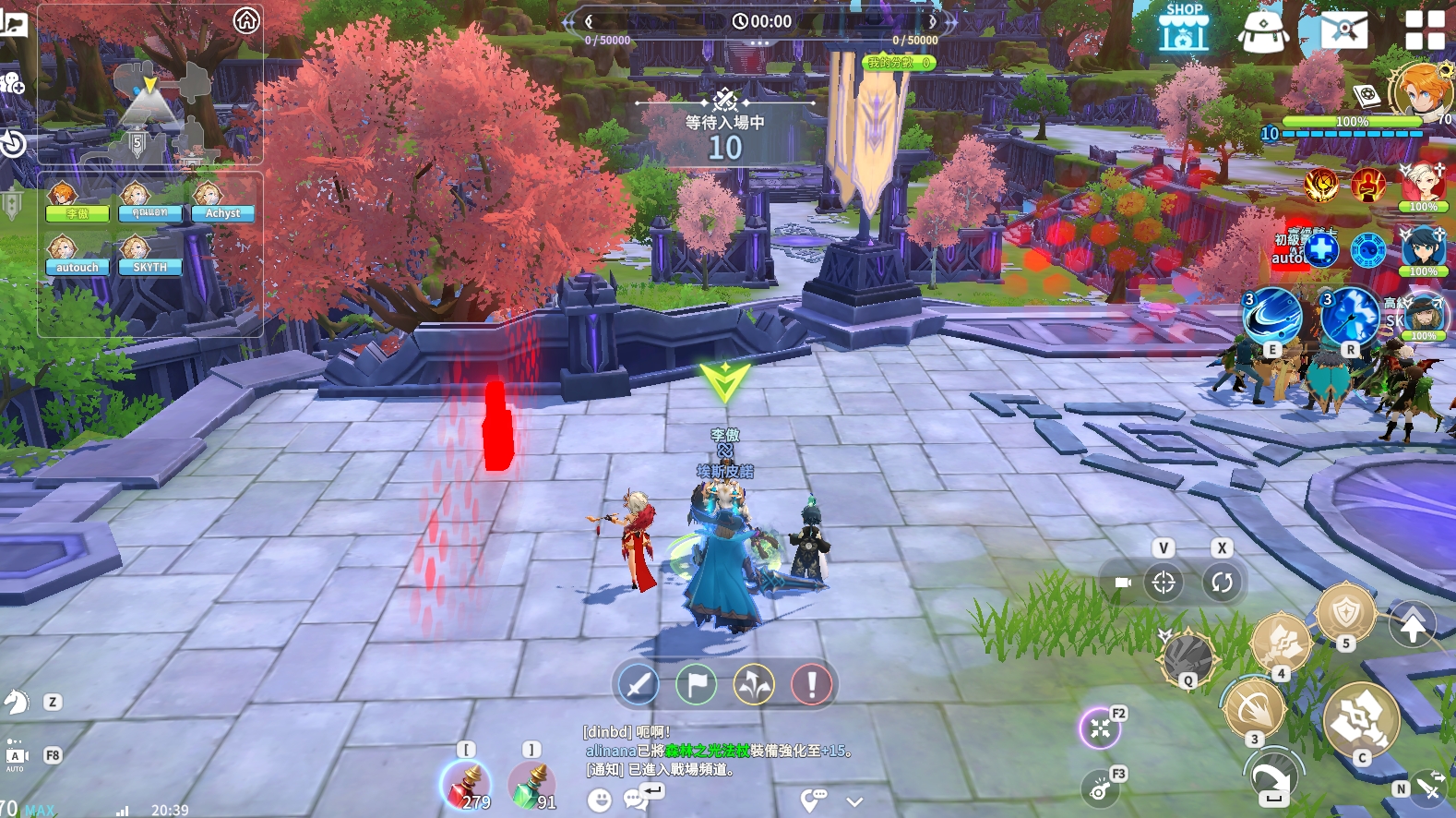Open the player portrait at top right
The width and height of the screenshot is (1456, 818).
tap(1421, 90)
